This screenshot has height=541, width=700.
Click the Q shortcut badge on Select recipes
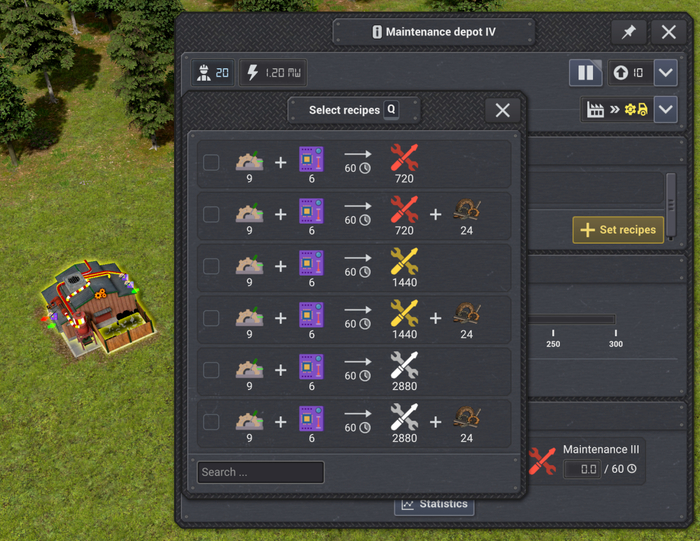point(392,110)
